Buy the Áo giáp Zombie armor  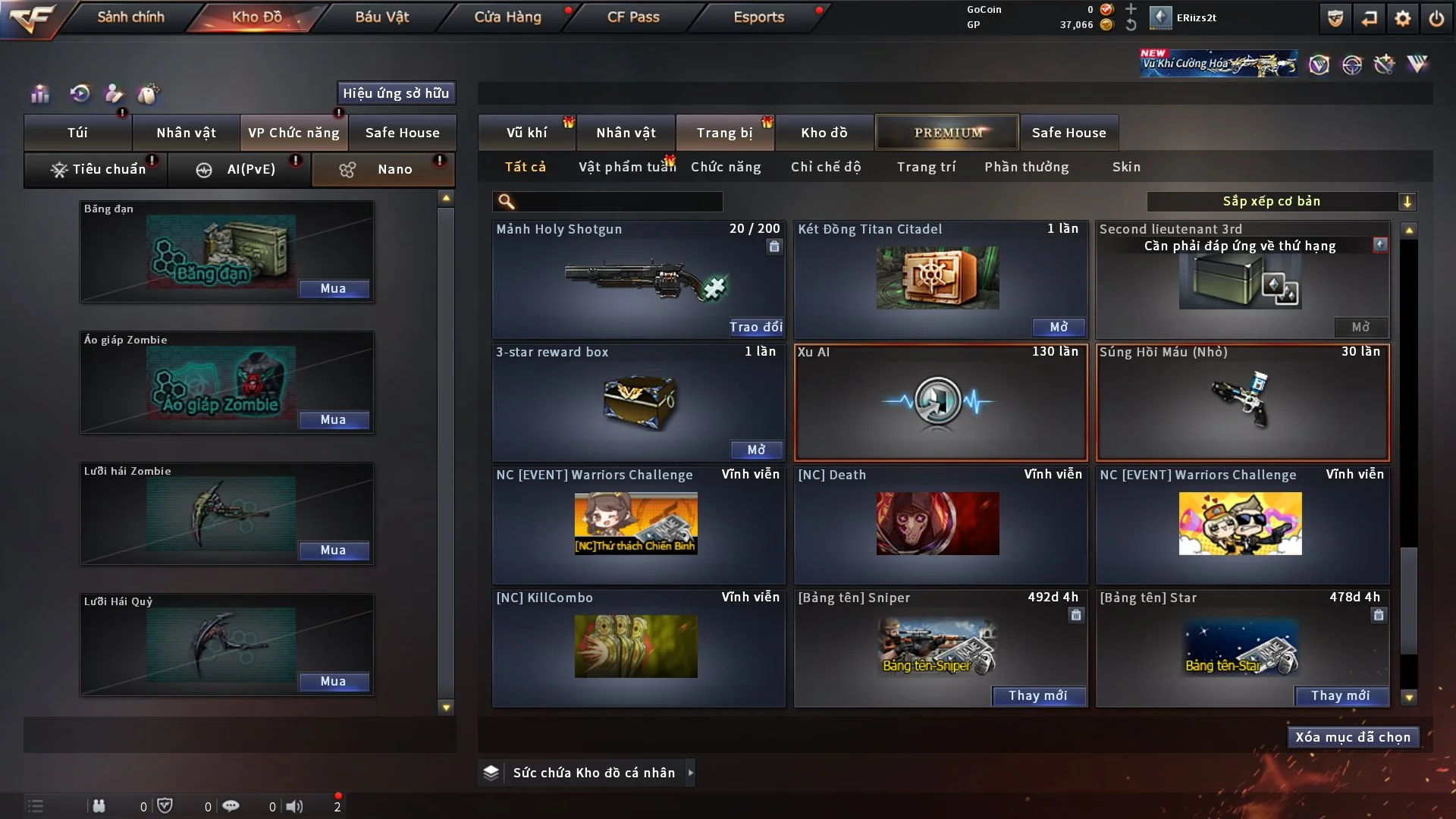(333, 420)
